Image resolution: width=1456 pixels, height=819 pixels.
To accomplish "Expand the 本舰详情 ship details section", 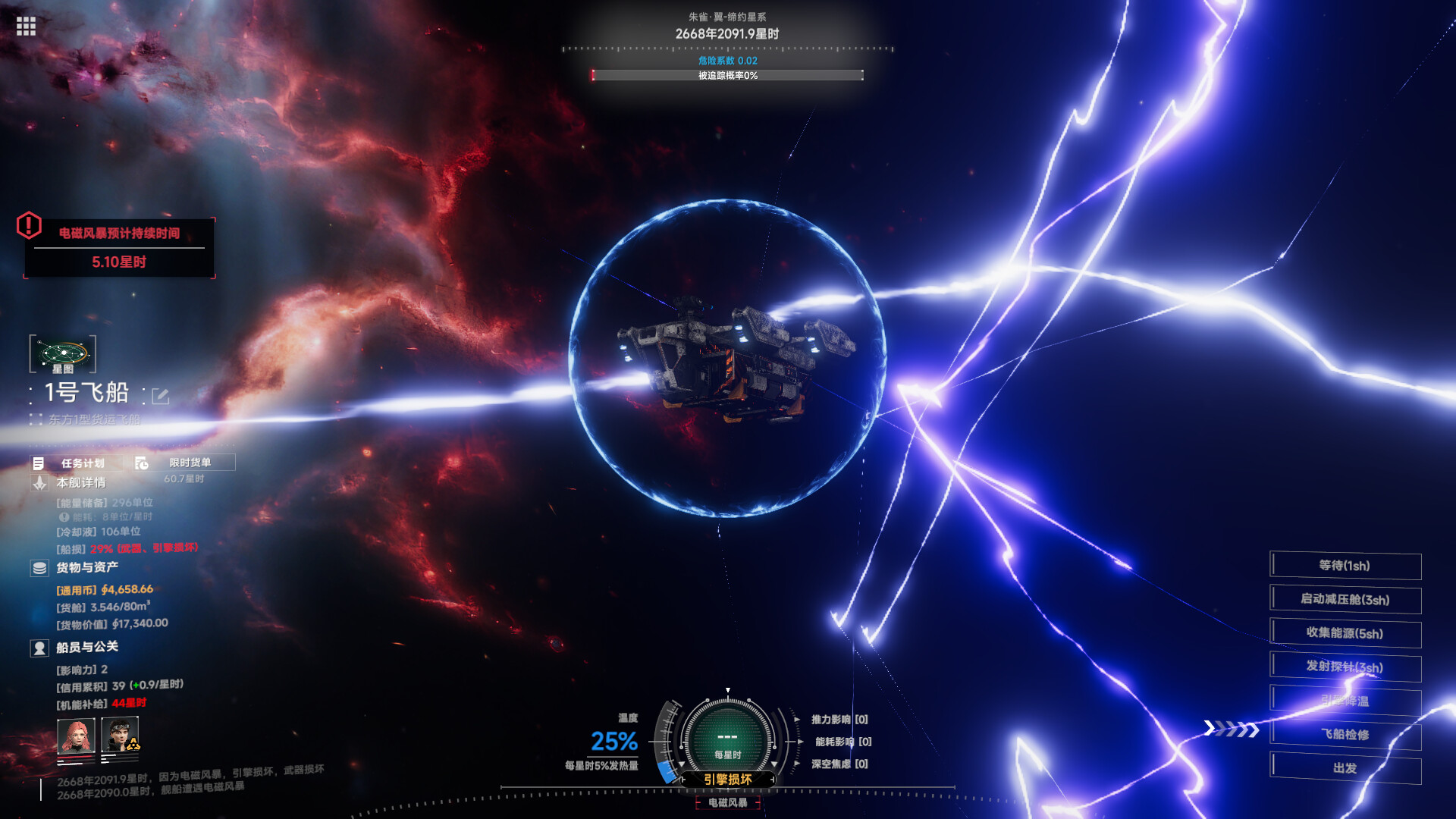I will point(80,483).
